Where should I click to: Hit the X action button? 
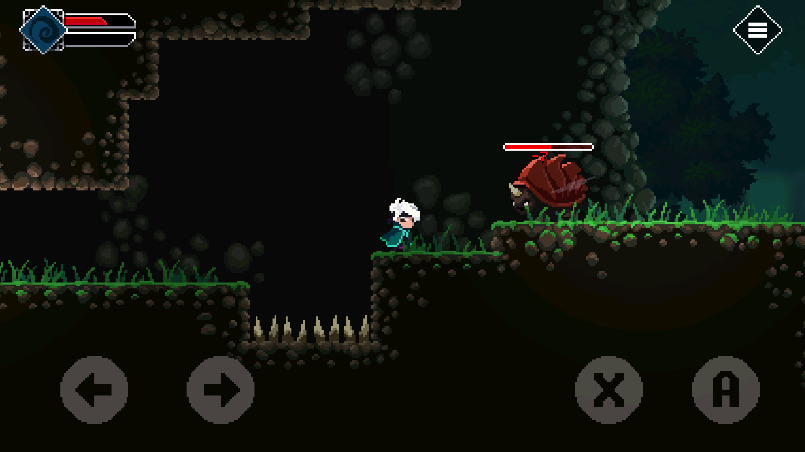click(608, 389)
